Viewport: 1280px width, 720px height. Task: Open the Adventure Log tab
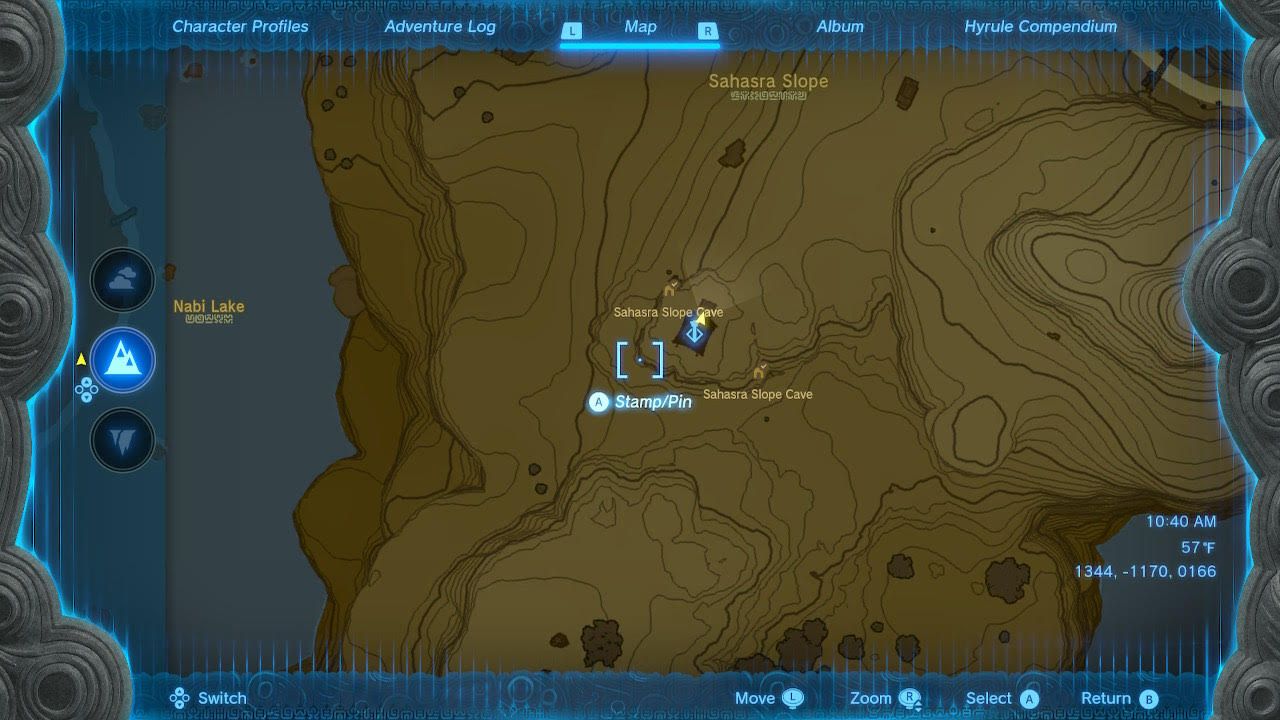pyautogui.click(x=440, y=26)
